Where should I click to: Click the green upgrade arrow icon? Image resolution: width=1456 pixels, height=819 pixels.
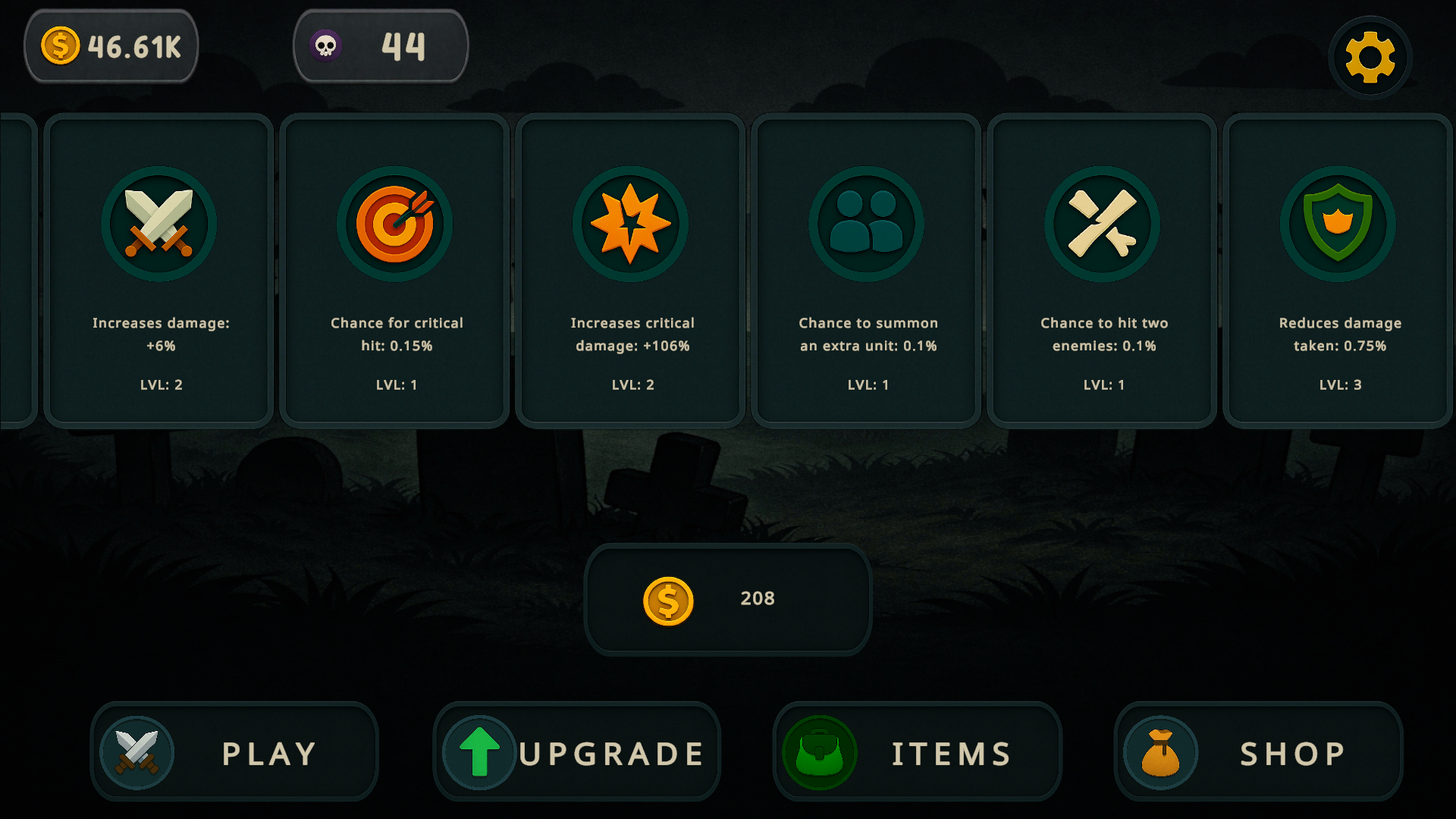[x=478, y=752]
